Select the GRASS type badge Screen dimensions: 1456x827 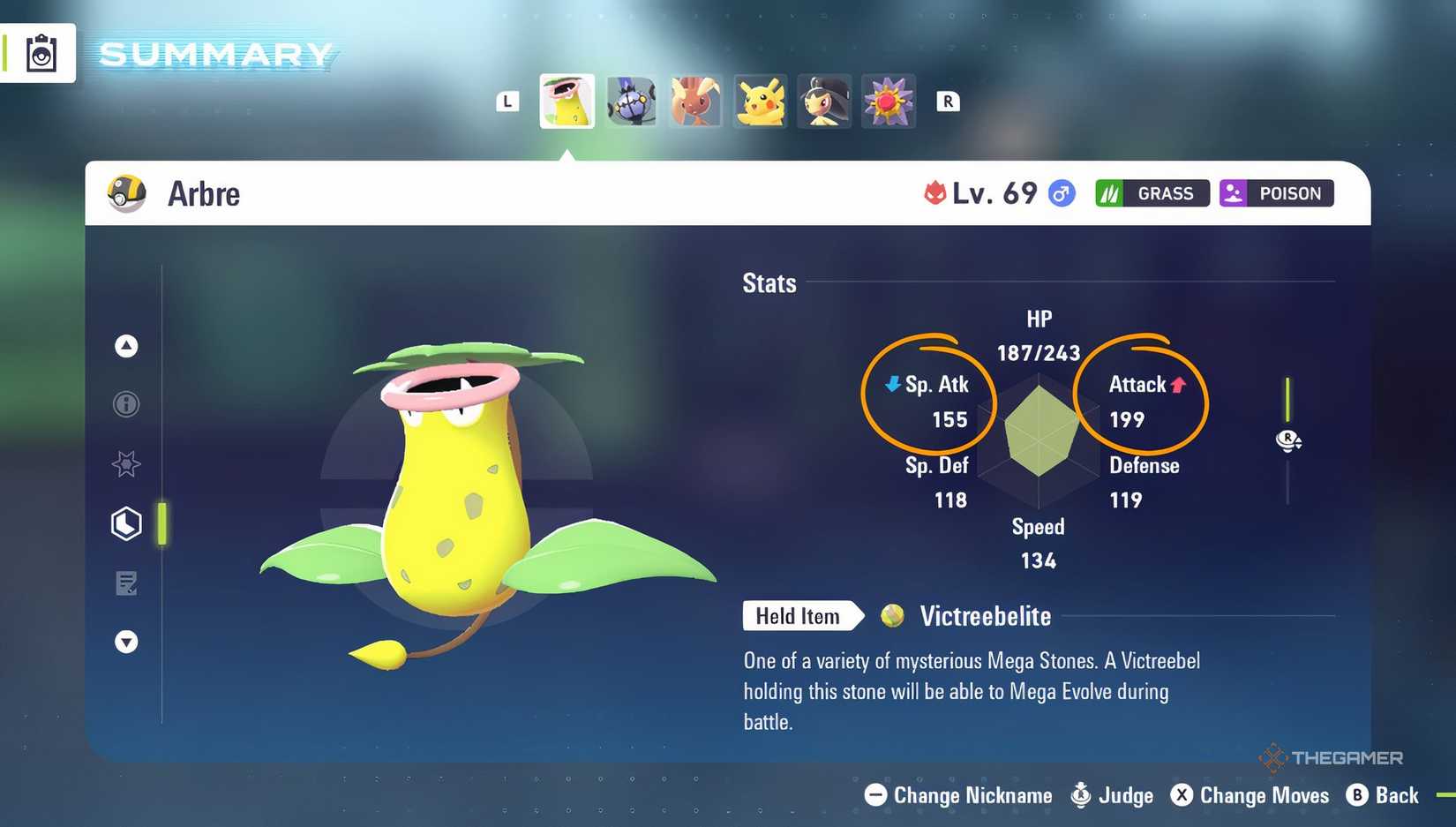pos(1152,192)
